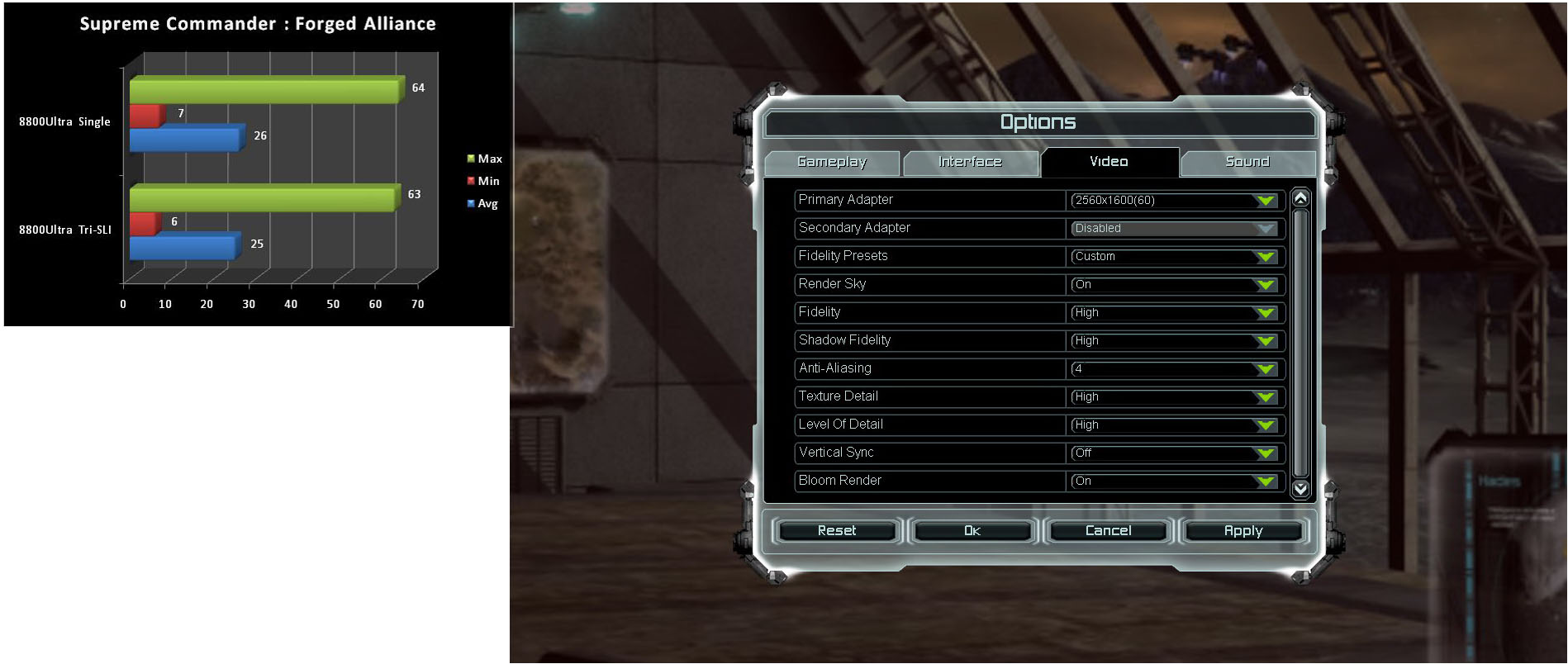Open the Shadow Fidelity dropdown
Screen dimensions: 1568x664
click(1174, 341)
